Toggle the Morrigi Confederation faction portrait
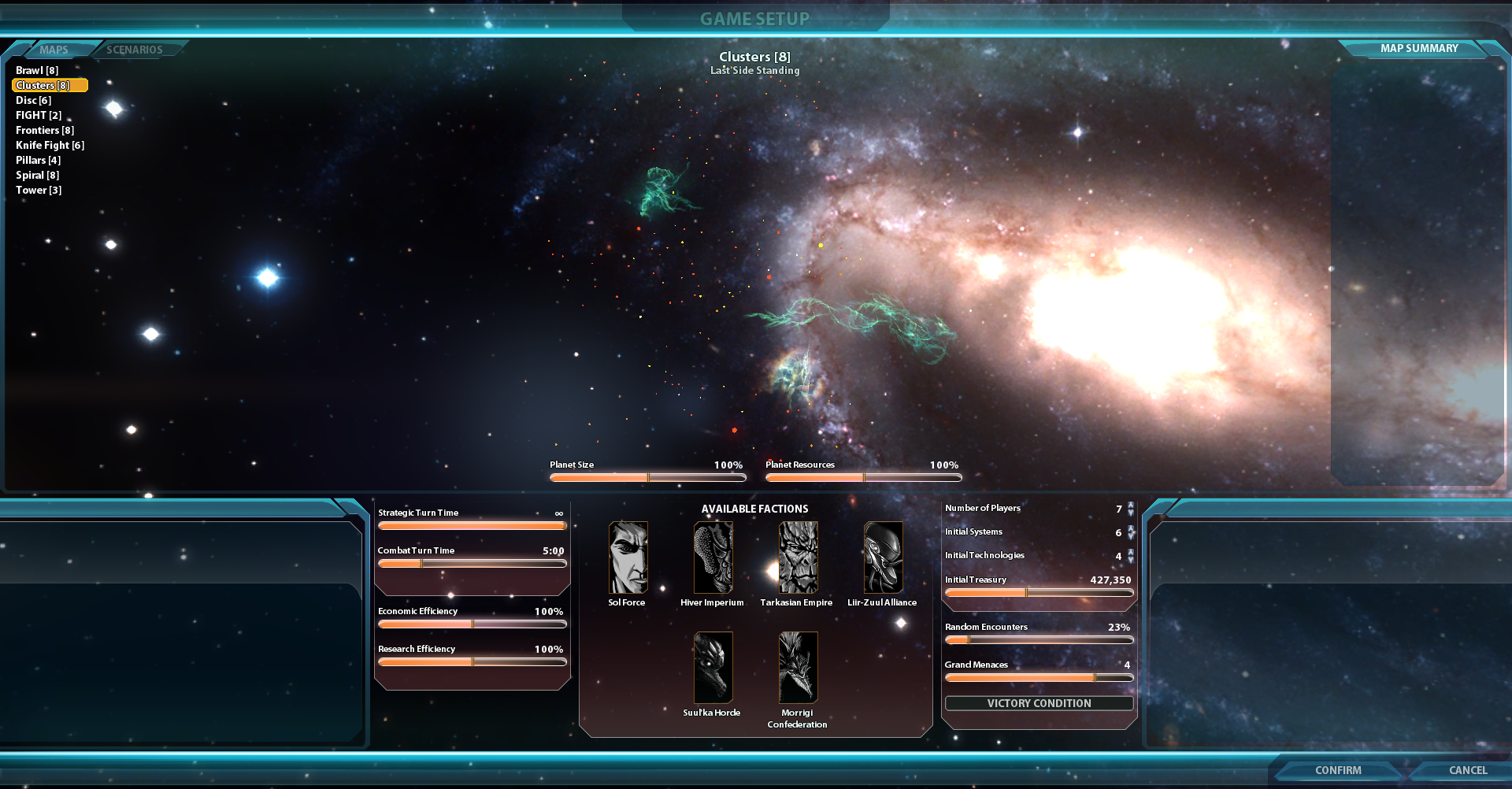 point(798,668)
